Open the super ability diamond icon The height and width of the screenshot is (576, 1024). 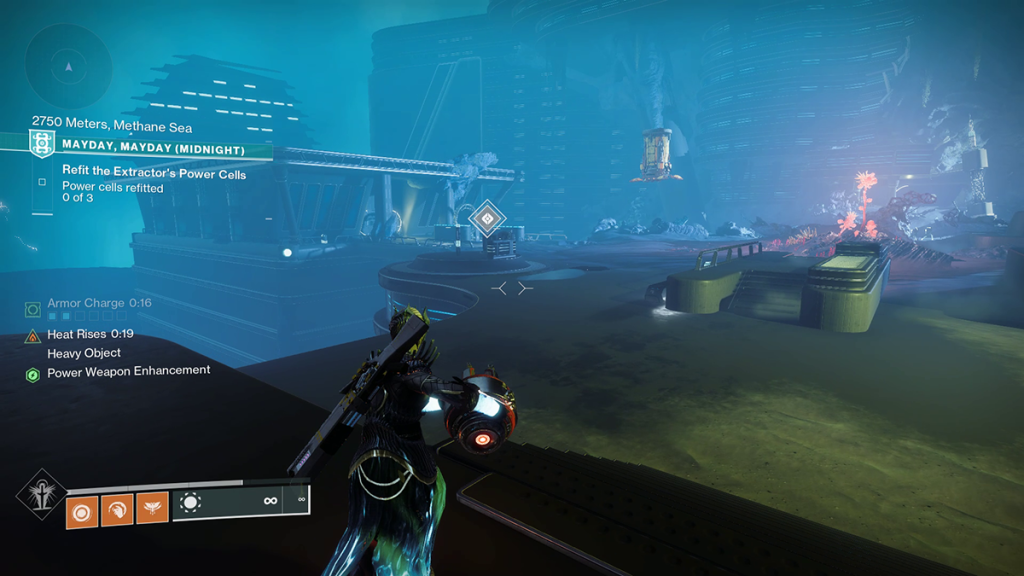42,494
